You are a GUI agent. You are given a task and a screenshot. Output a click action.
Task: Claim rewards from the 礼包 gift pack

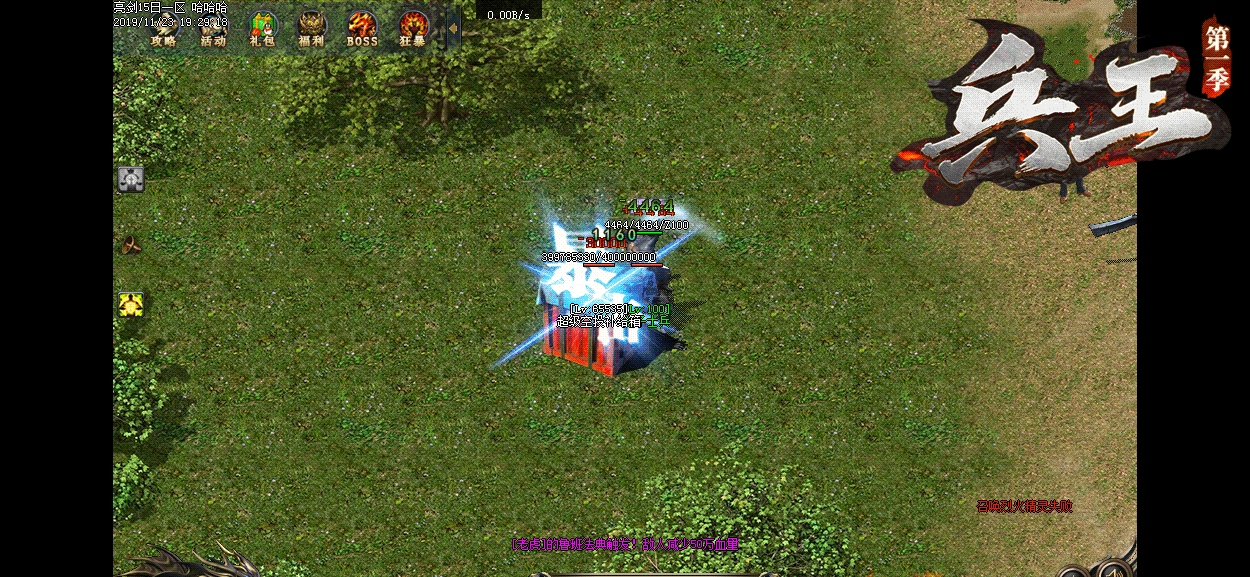coord(263,29)
